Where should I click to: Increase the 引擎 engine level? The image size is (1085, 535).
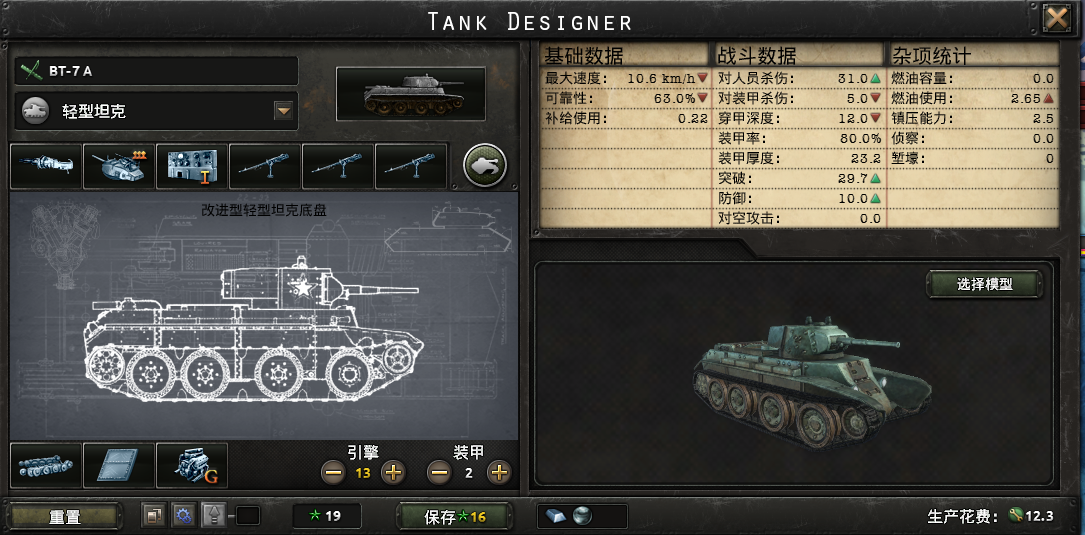point(393,472)
